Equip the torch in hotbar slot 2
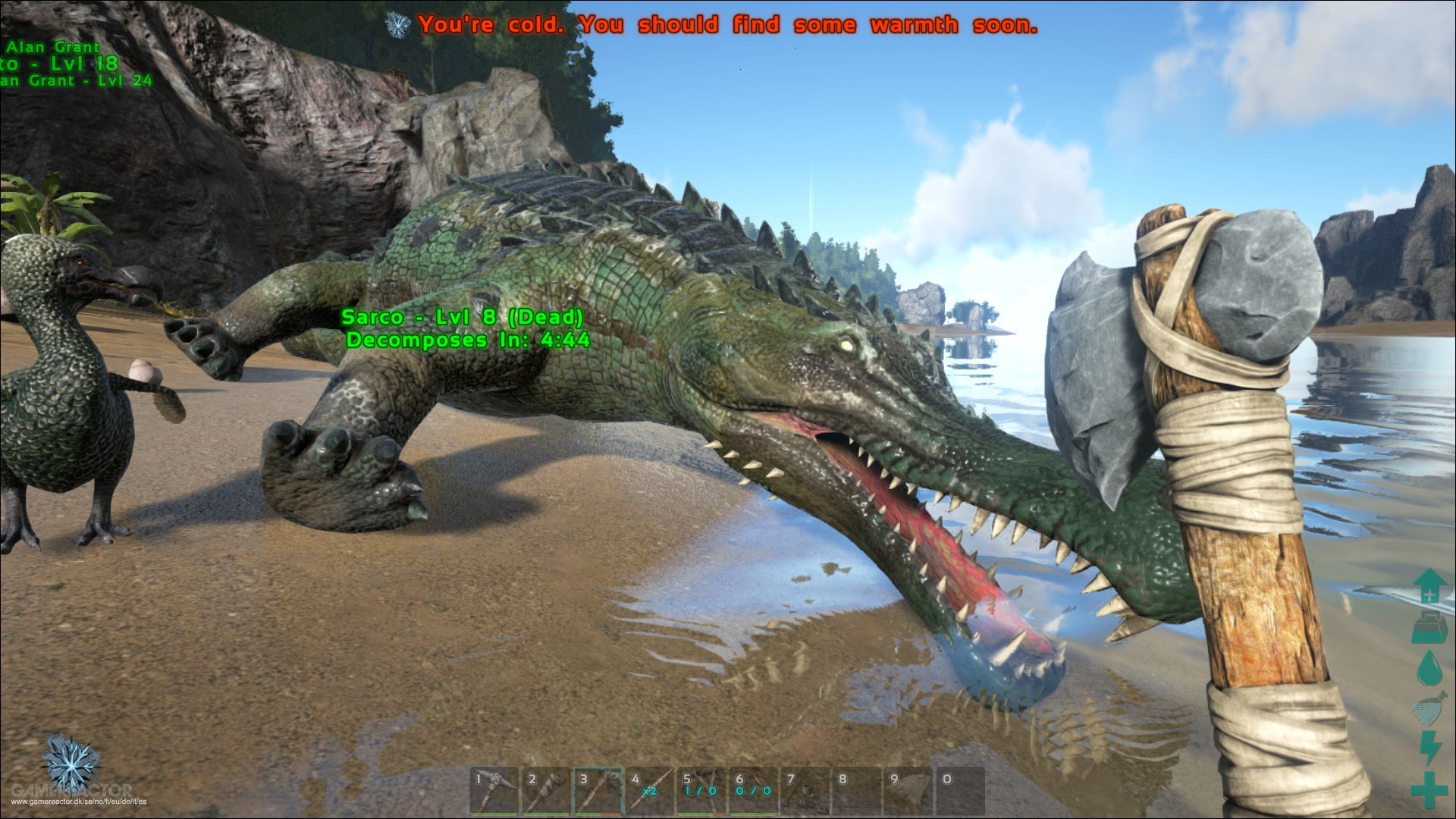This screenshot has width=1456, height=819. point(546,792)
